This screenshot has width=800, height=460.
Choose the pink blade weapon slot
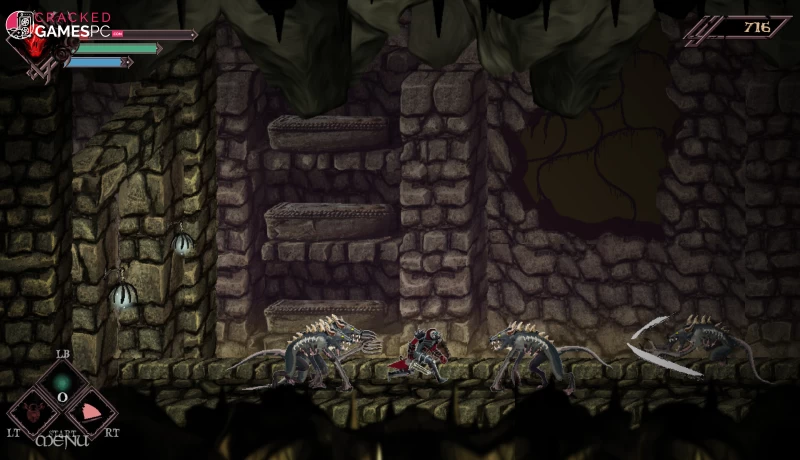point(91,411)
